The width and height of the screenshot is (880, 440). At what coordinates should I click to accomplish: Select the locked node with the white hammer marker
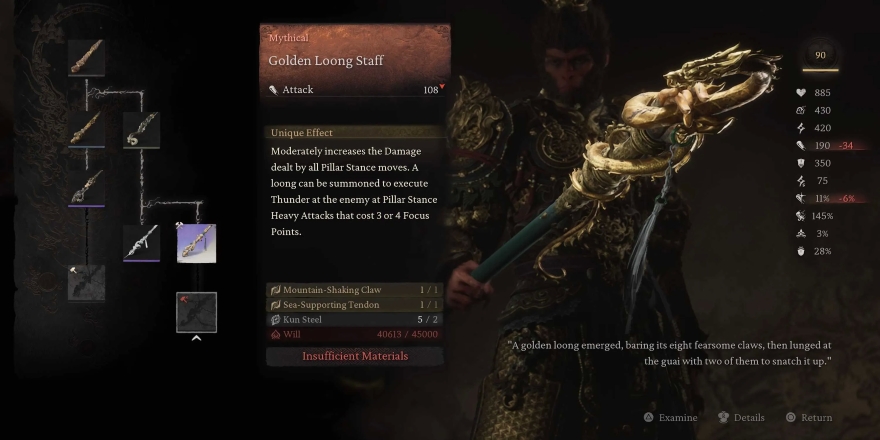click(87, 283)
